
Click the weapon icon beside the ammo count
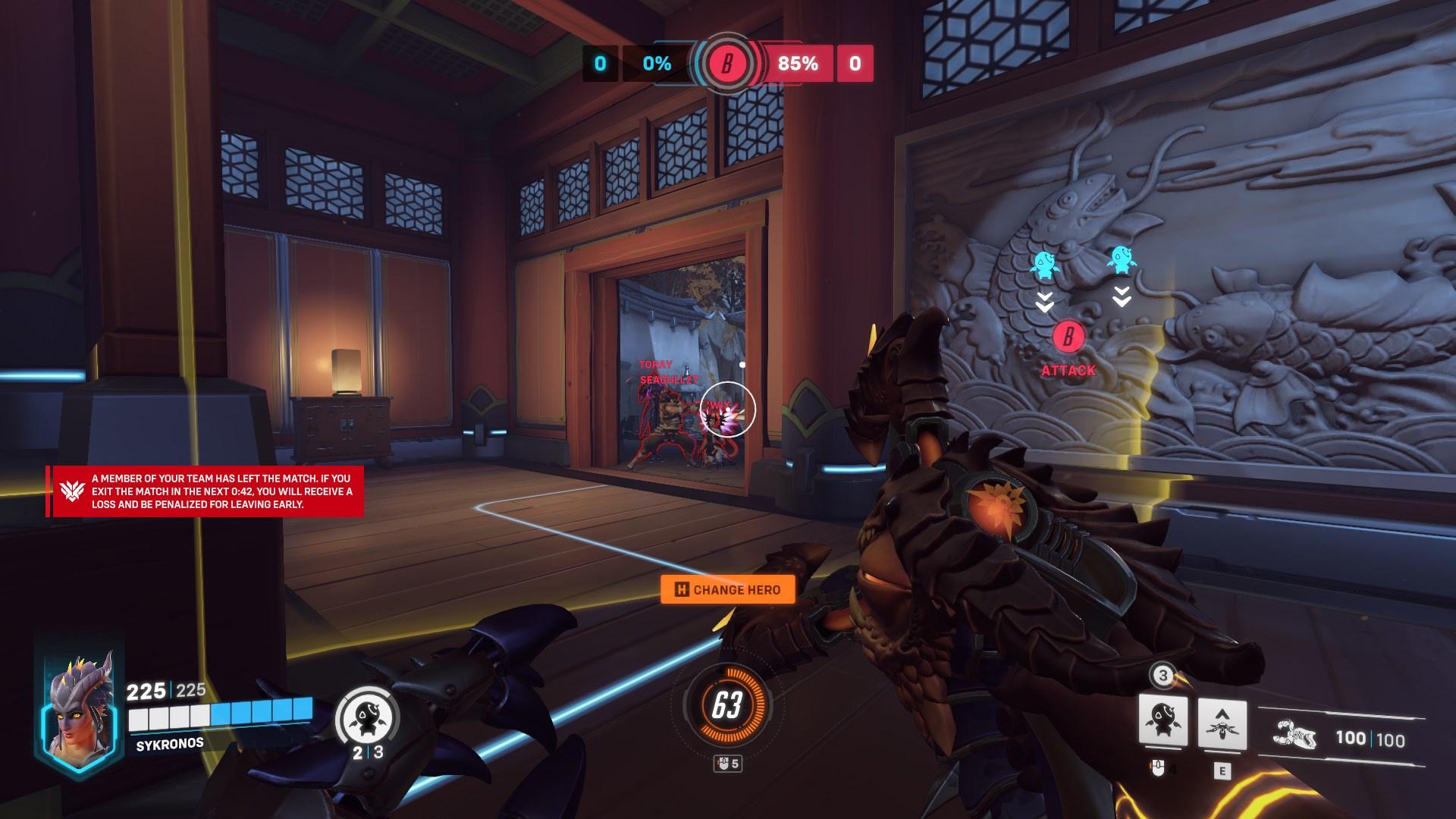point(1295,736)
